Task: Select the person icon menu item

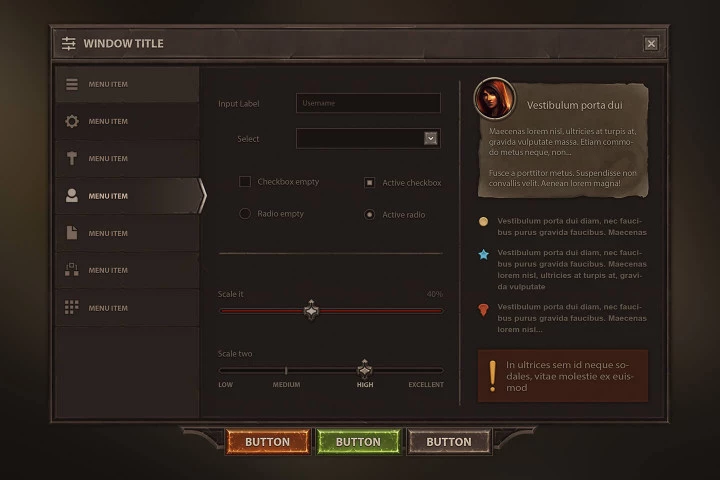Action: coord(126,196)
